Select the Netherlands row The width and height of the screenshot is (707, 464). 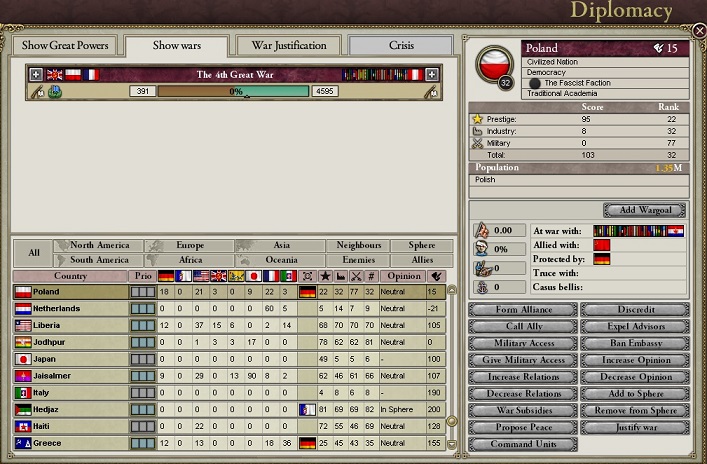(x=70, y=309)
